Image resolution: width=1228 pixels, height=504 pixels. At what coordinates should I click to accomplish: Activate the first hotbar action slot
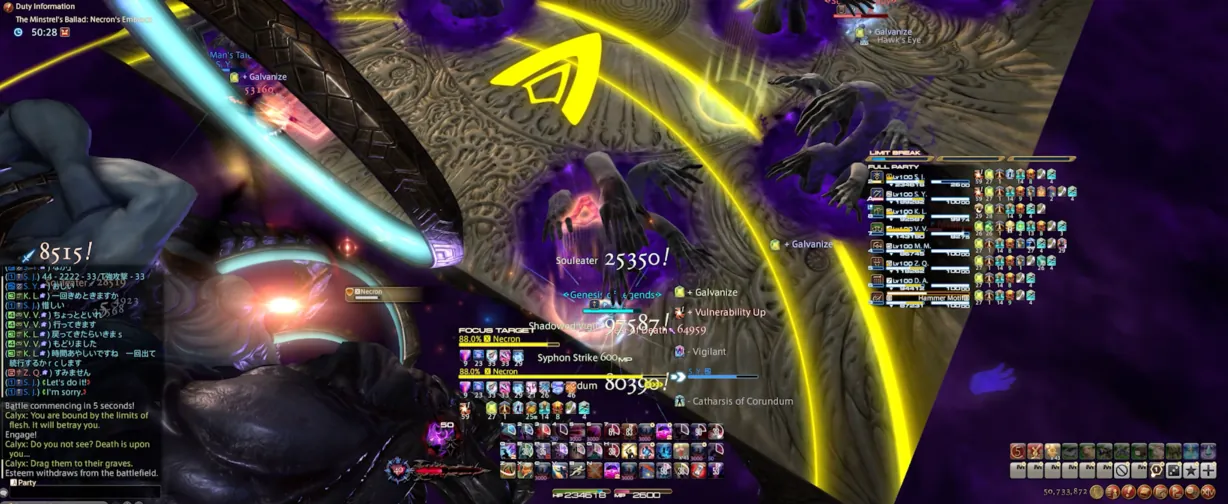coord(509,431)
